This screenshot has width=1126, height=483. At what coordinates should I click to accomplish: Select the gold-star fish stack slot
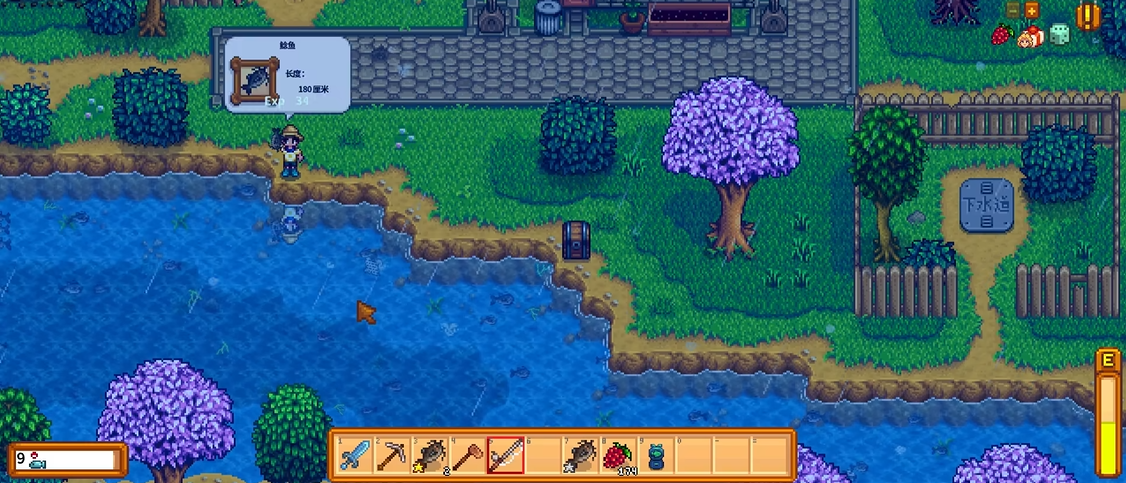pyautogui.click(x=430, y=456)
